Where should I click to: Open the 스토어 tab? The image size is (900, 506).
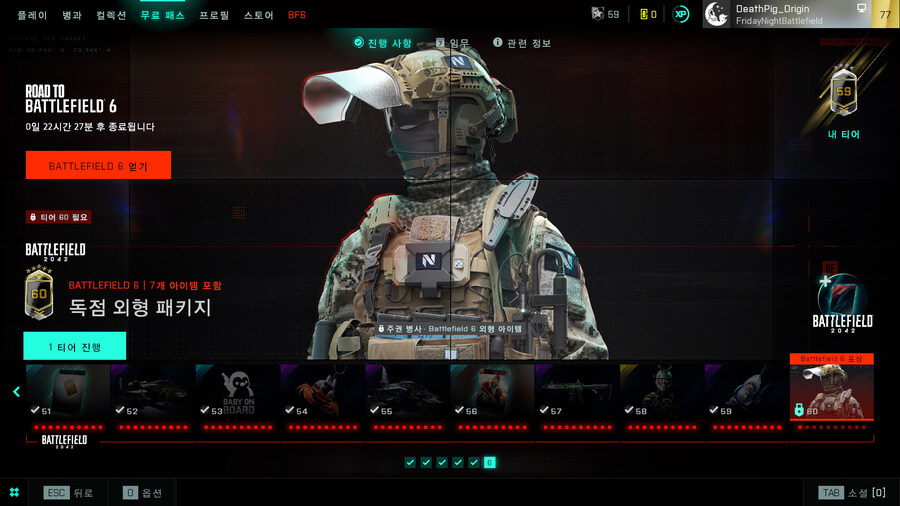[x=258, y=15]
